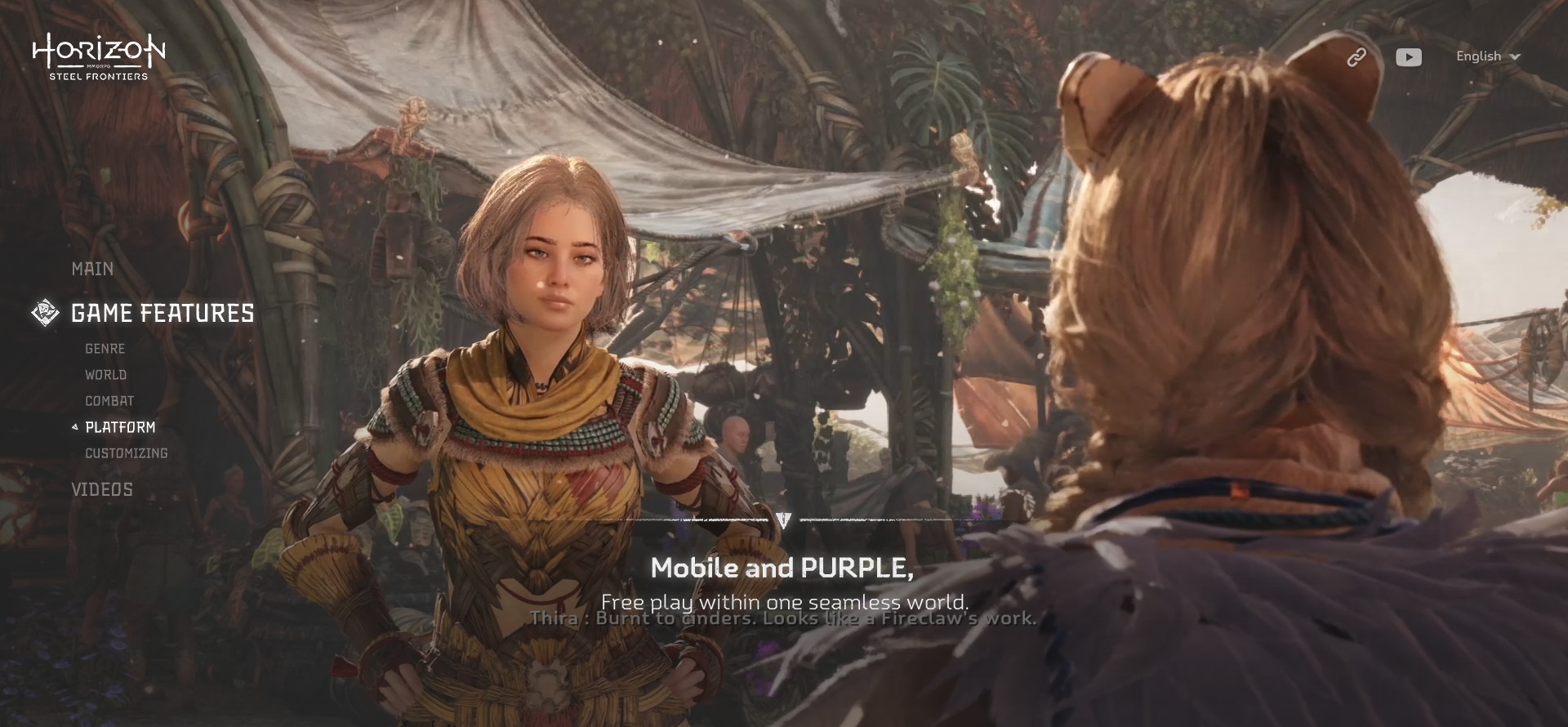Select the Platform subsection
The width and height of the screenshot is (1568, 727).
tap(120, 427)
